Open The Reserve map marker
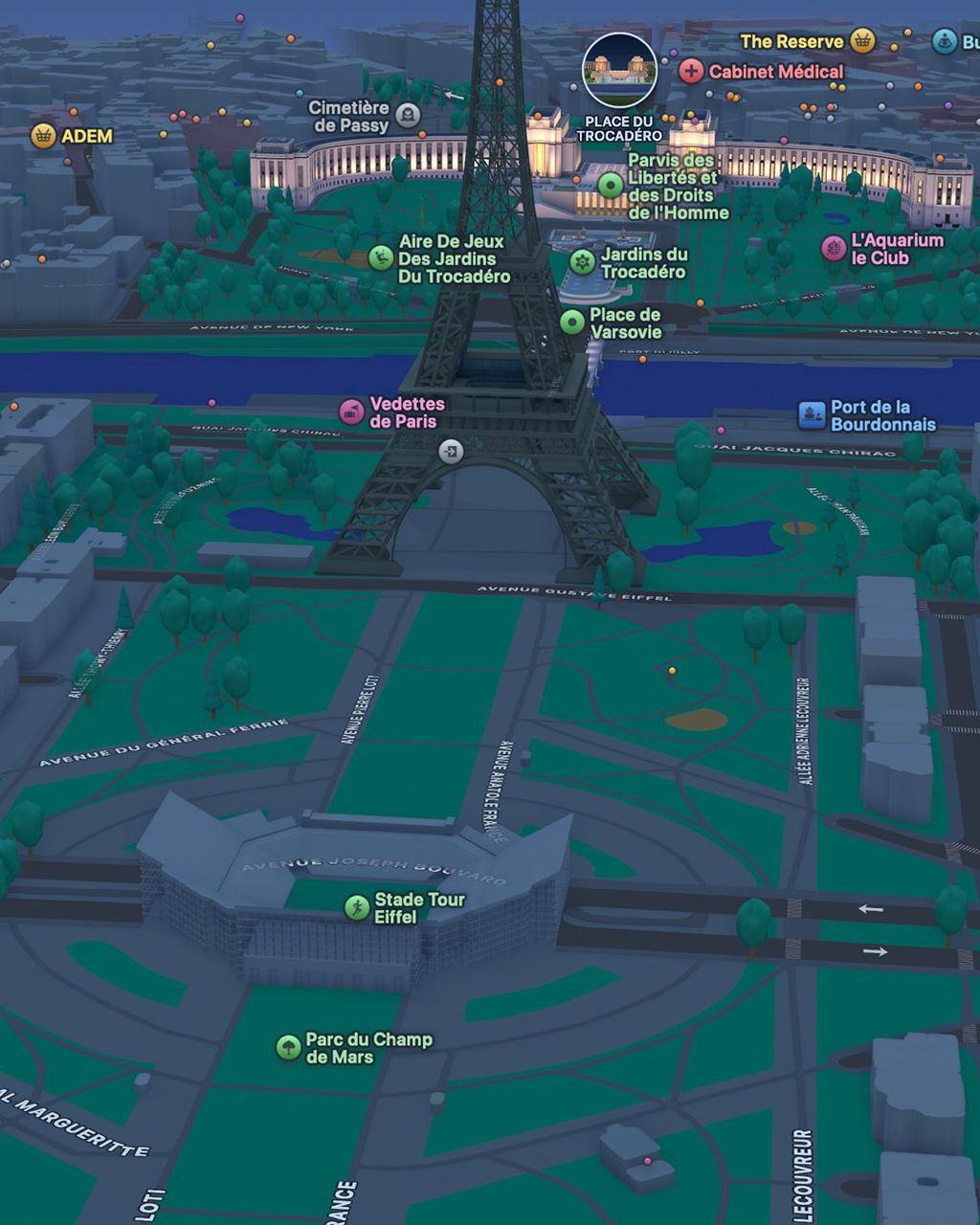The height and width of the screenshot is (1225, 980). pyautogui.click(x=863, y=41)
